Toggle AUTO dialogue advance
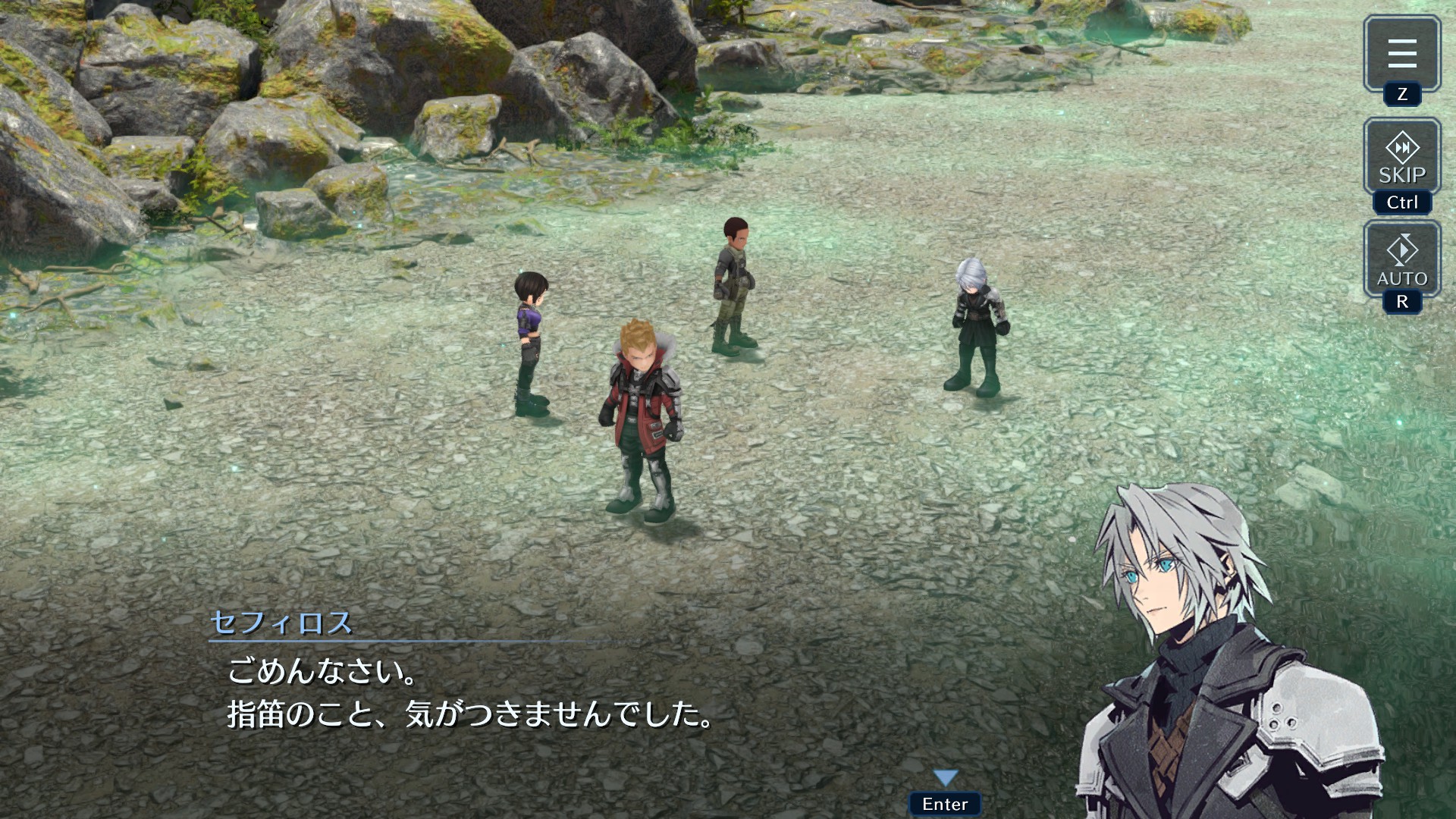This screenshot has height=819, width=1456. pyautogui.click(x=1401, y=259)
